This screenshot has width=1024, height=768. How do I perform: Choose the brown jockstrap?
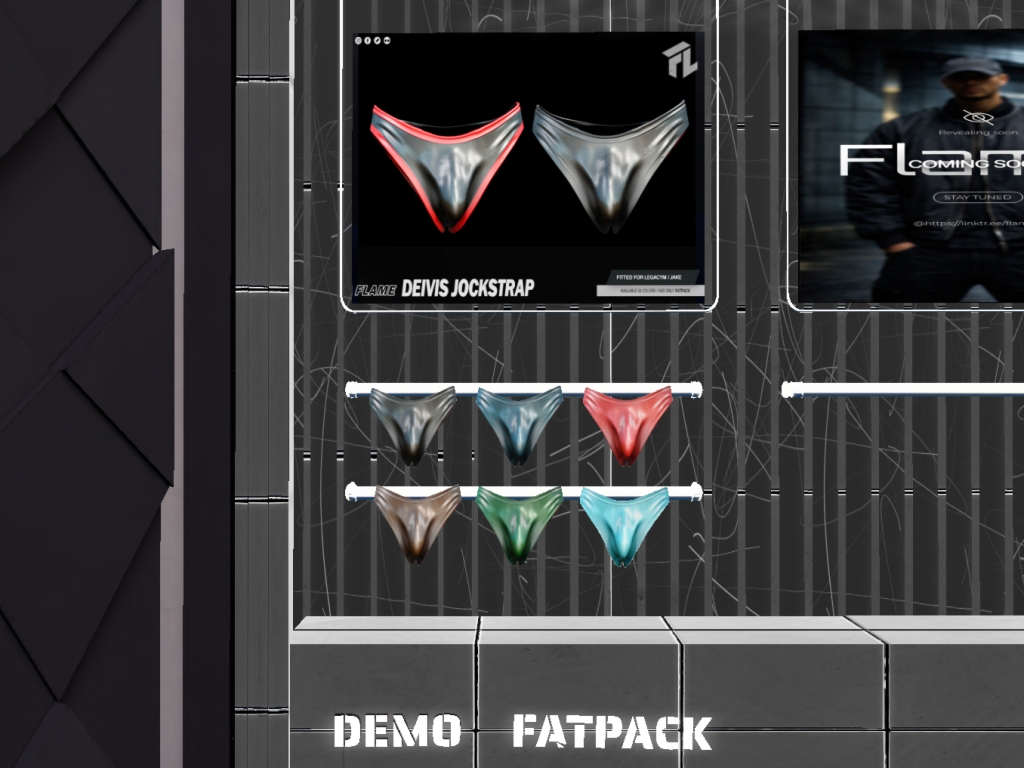[x=417, y=520]
